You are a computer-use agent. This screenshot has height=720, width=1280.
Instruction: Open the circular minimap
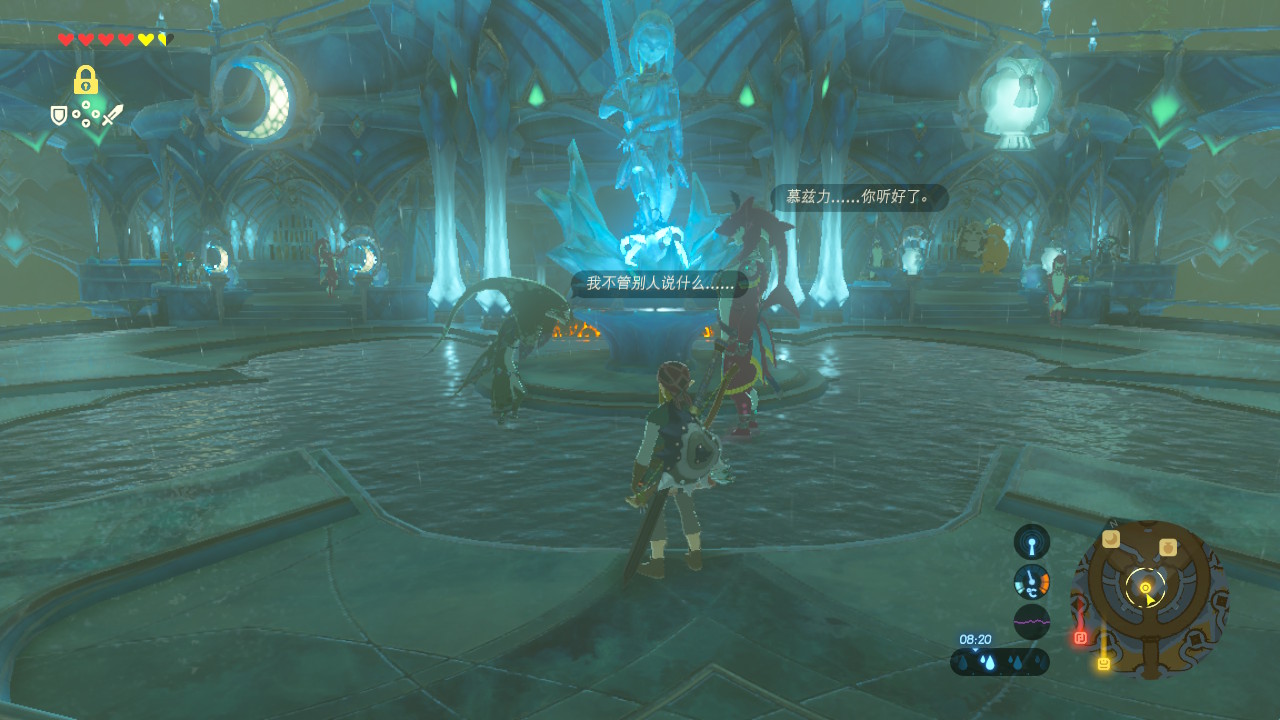tap(1148, 598)
